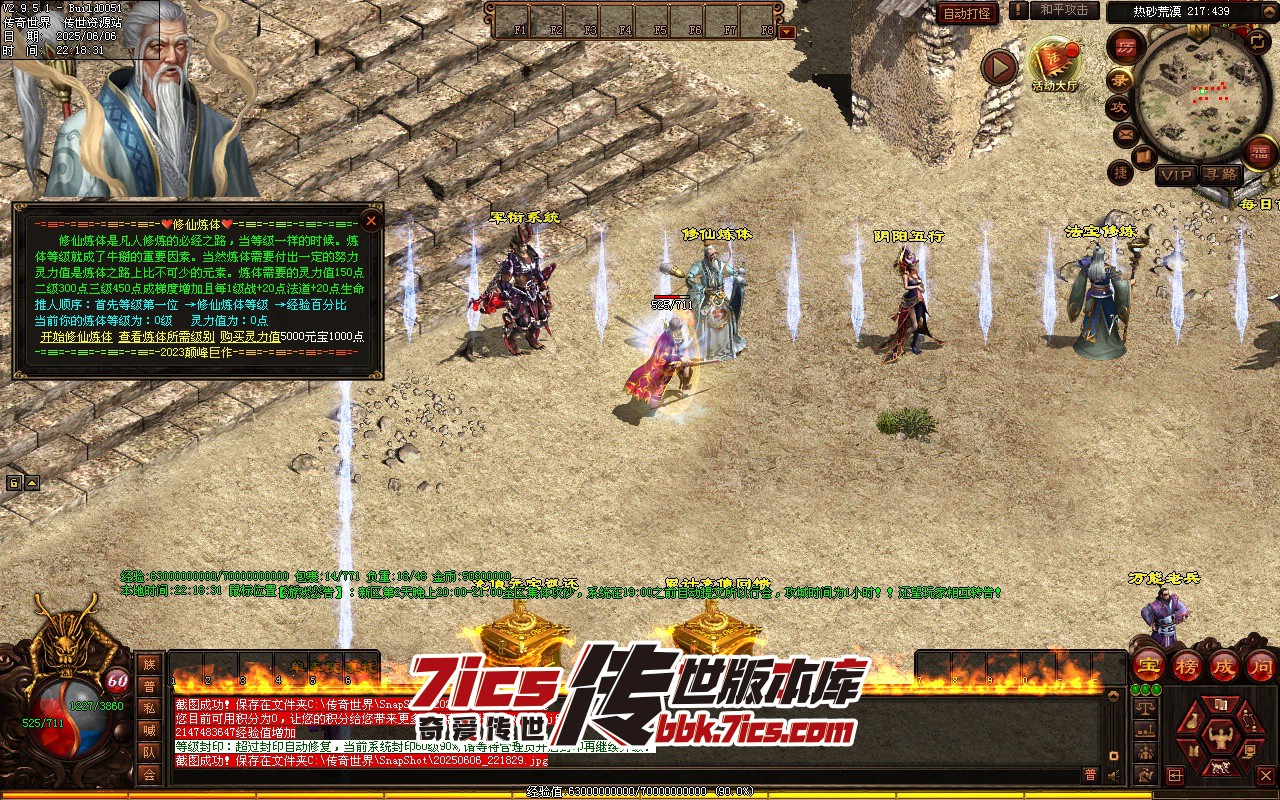Image resolution: width=1280 pixels, height=800 pixels.
Task: Click the round play arrow button
Action: 998,67
